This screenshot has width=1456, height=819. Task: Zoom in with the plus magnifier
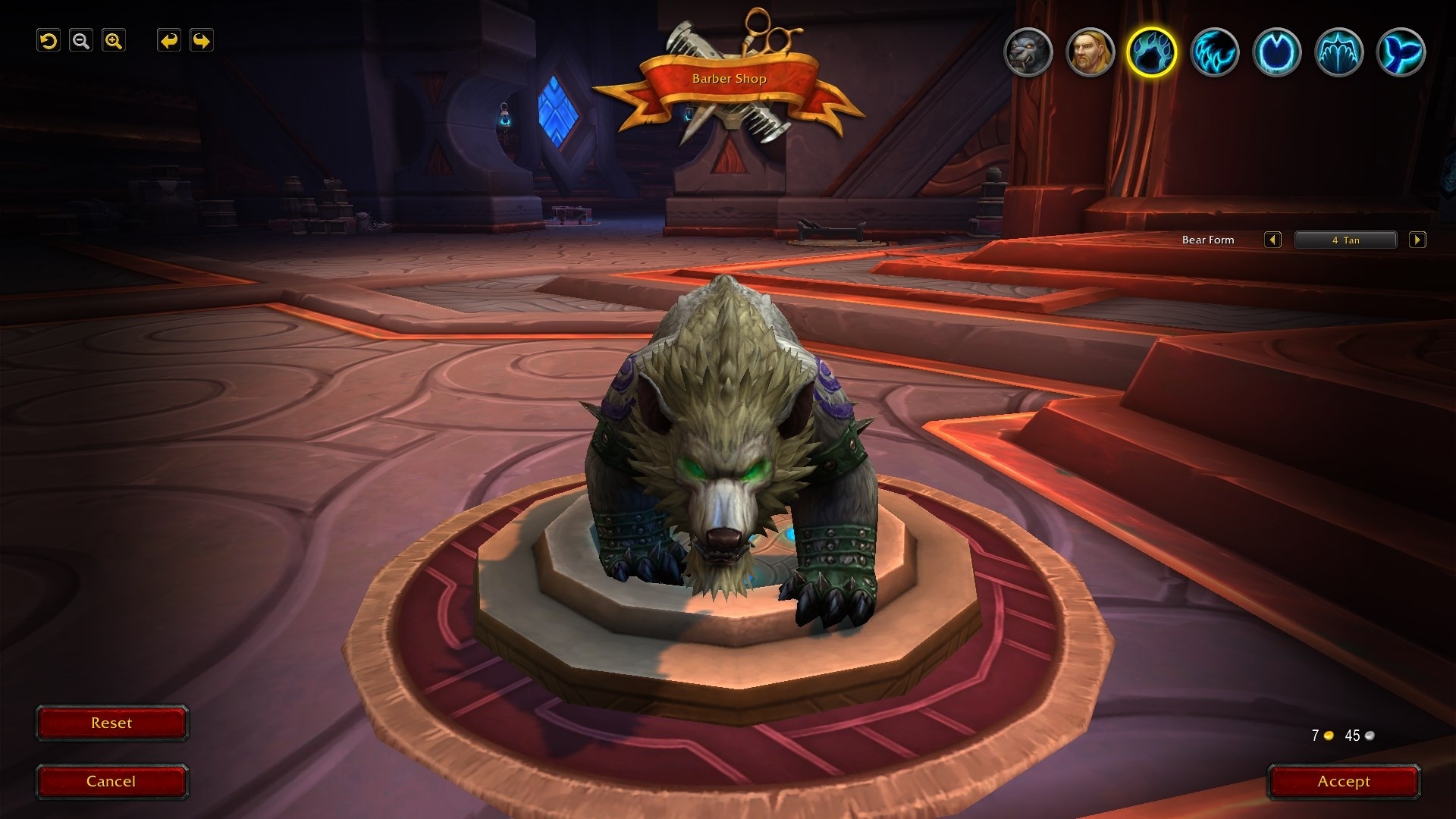[x=114, y=41]
